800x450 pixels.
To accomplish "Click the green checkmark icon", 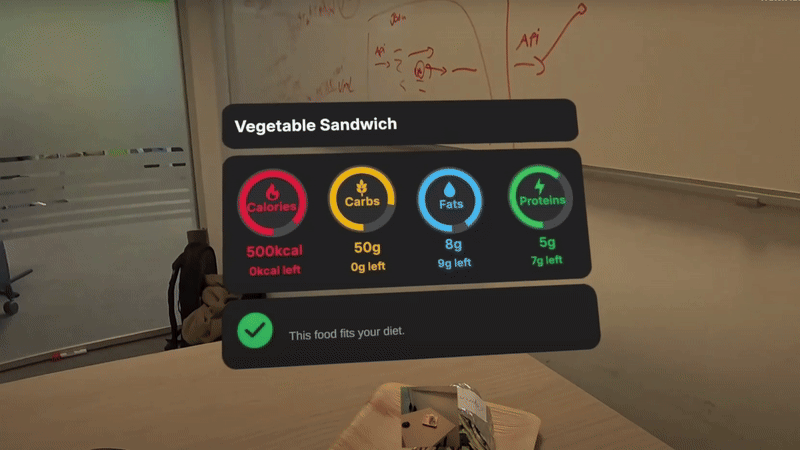I will point(257,331).
